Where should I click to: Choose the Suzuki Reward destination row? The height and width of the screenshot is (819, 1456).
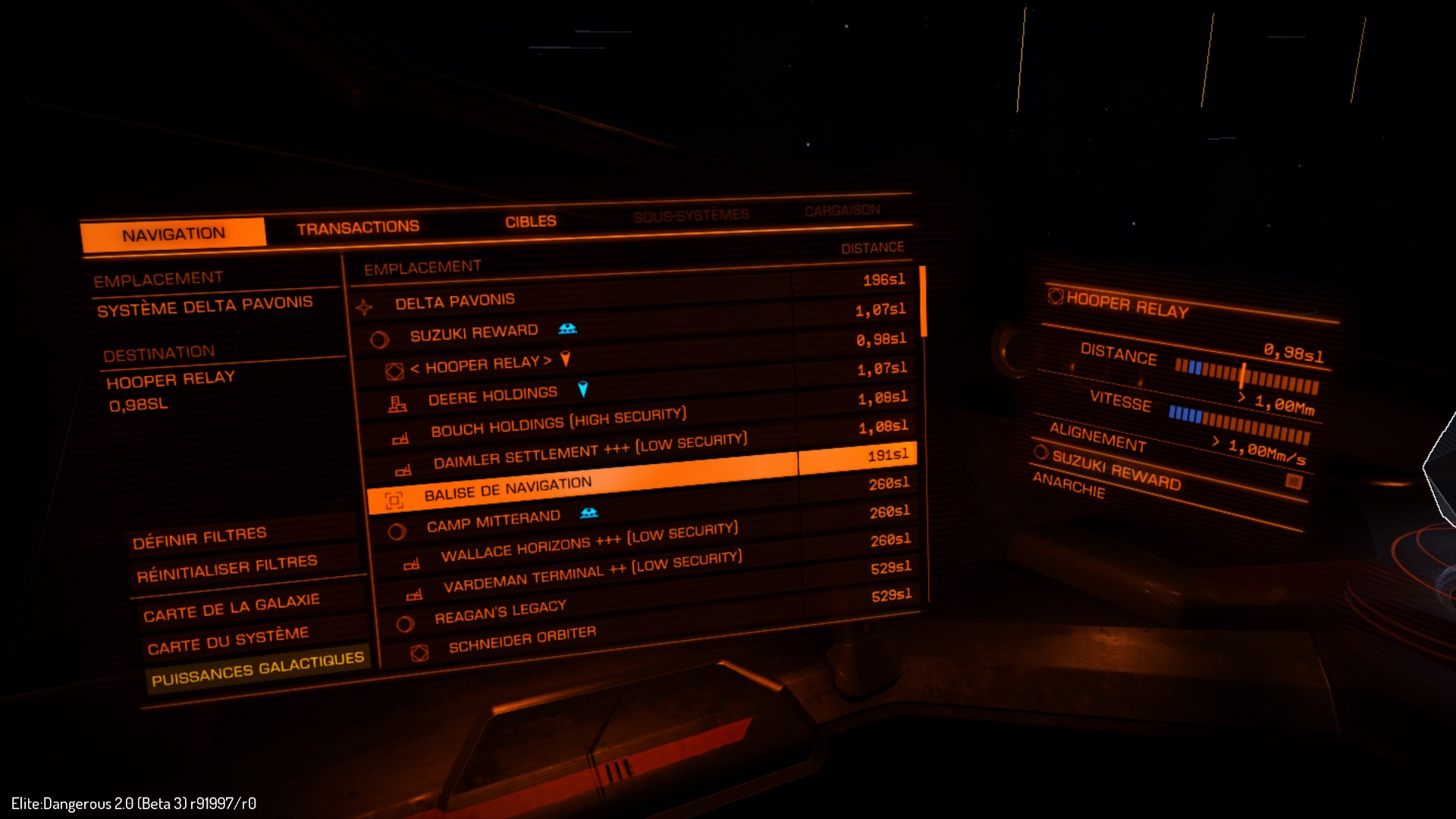tap(474, 333)
